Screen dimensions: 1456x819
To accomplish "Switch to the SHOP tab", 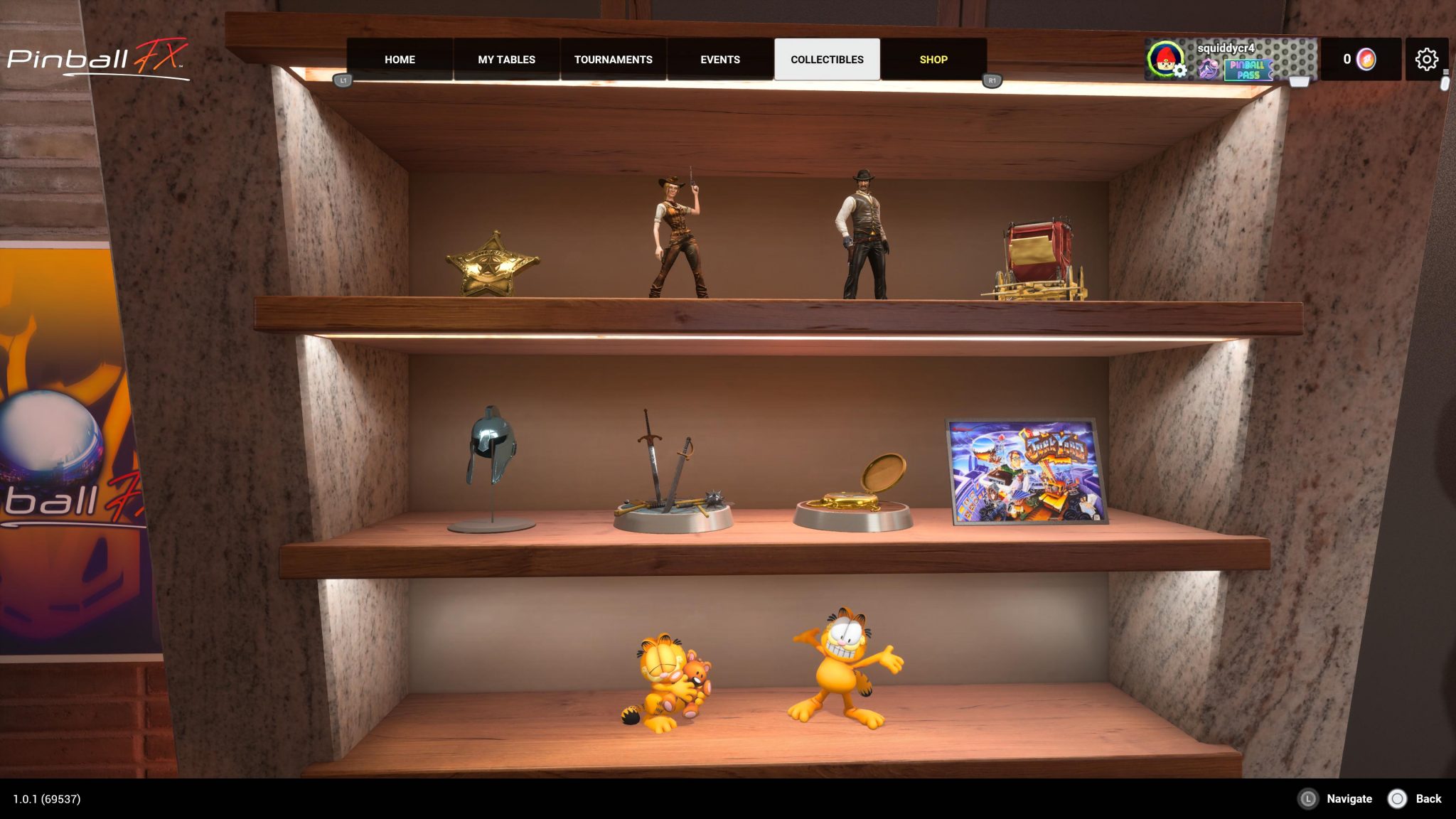I will pyautogui.click(x=933, y=60).
